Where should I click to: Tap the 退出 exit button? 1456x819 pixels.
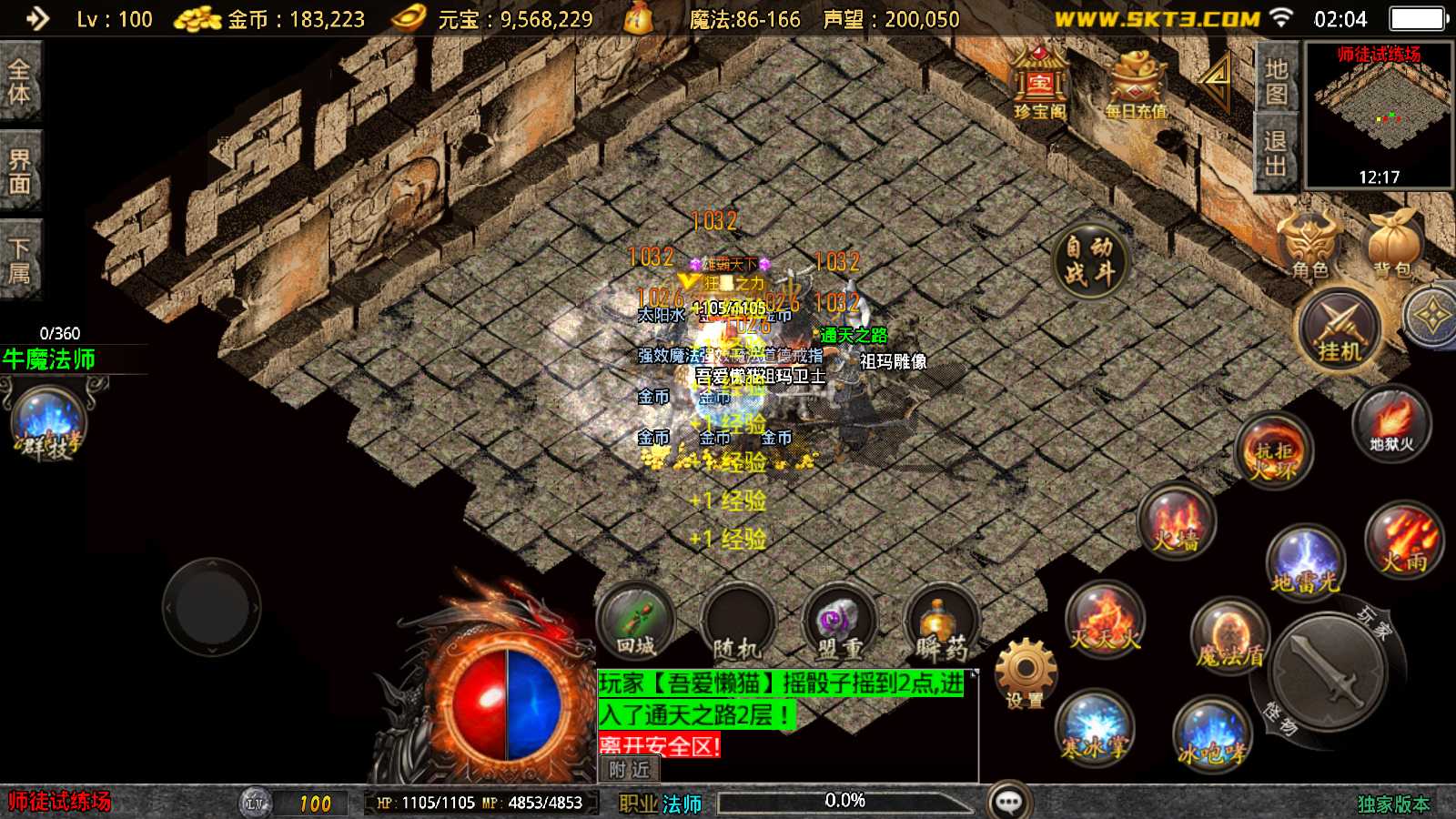point(1276,153)
